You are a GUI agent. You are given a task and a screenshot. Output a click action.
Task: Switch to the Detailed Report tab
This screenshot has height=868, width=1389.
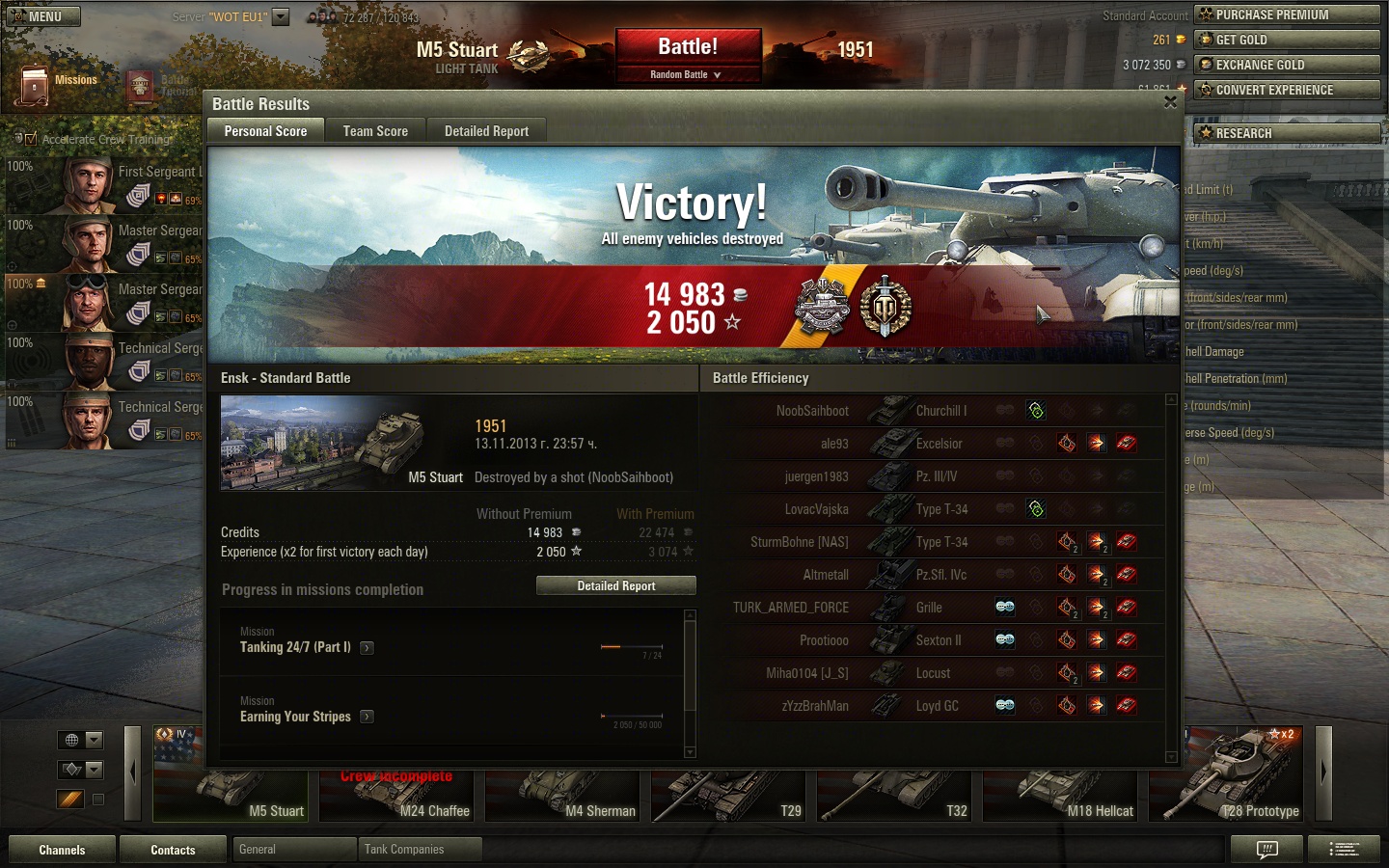(486, 131)
